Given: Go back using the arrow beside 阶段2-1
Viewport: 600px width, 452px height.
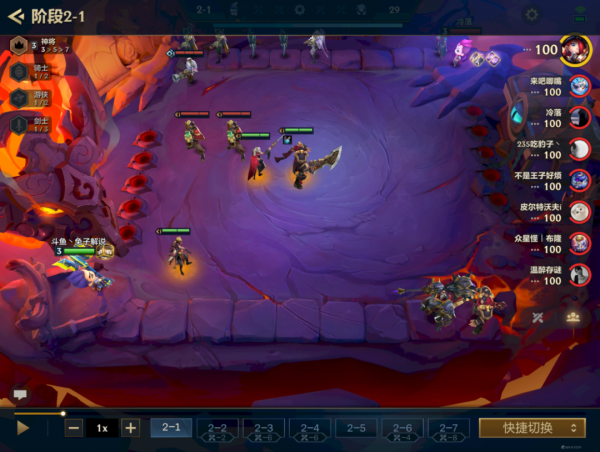Looking at the screenshot, I should 15,16.
